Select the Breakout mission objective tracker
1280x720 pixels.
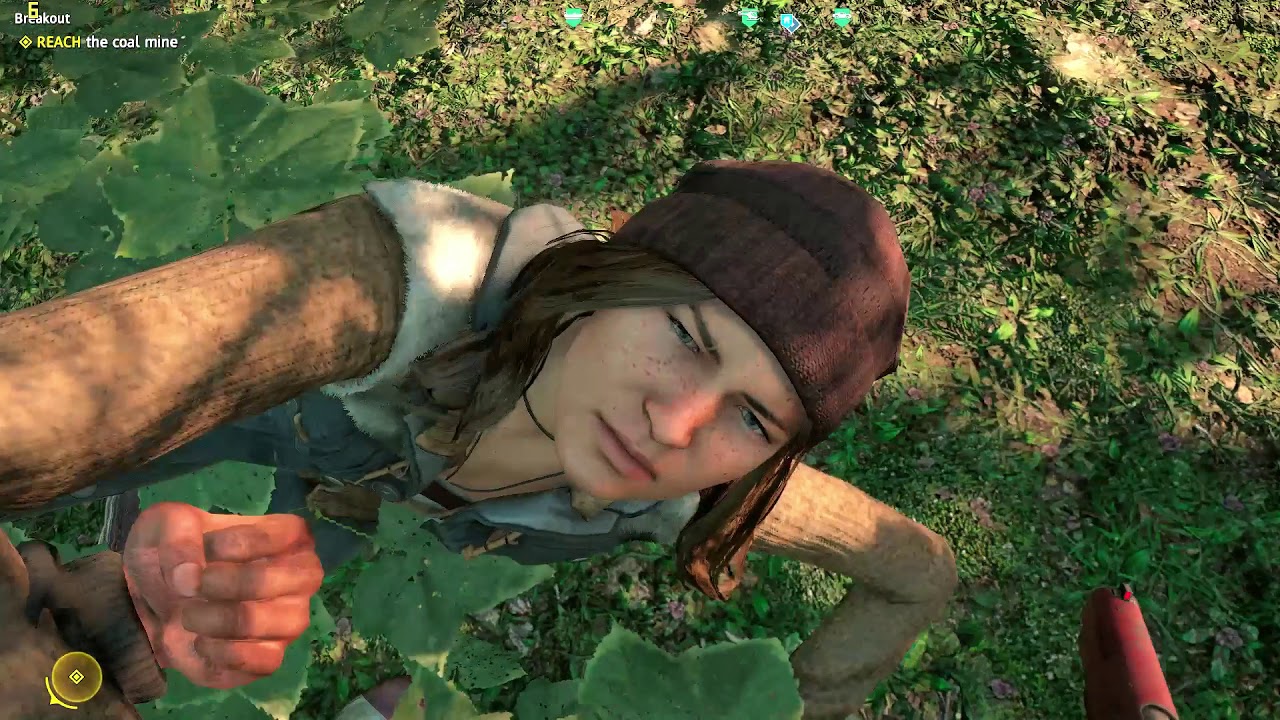(42, 18)
